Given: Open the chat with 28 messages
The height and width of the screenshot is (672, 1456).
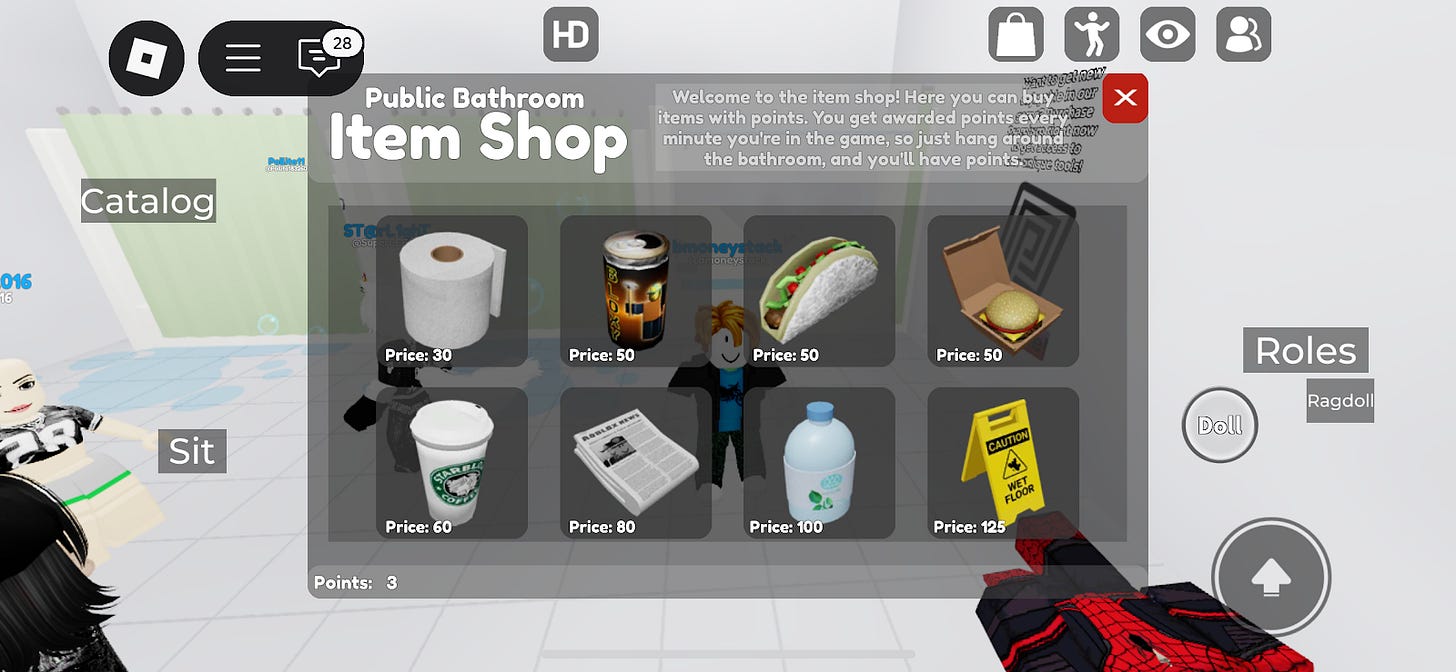Looking at the screenshot, I should [319, 58].
